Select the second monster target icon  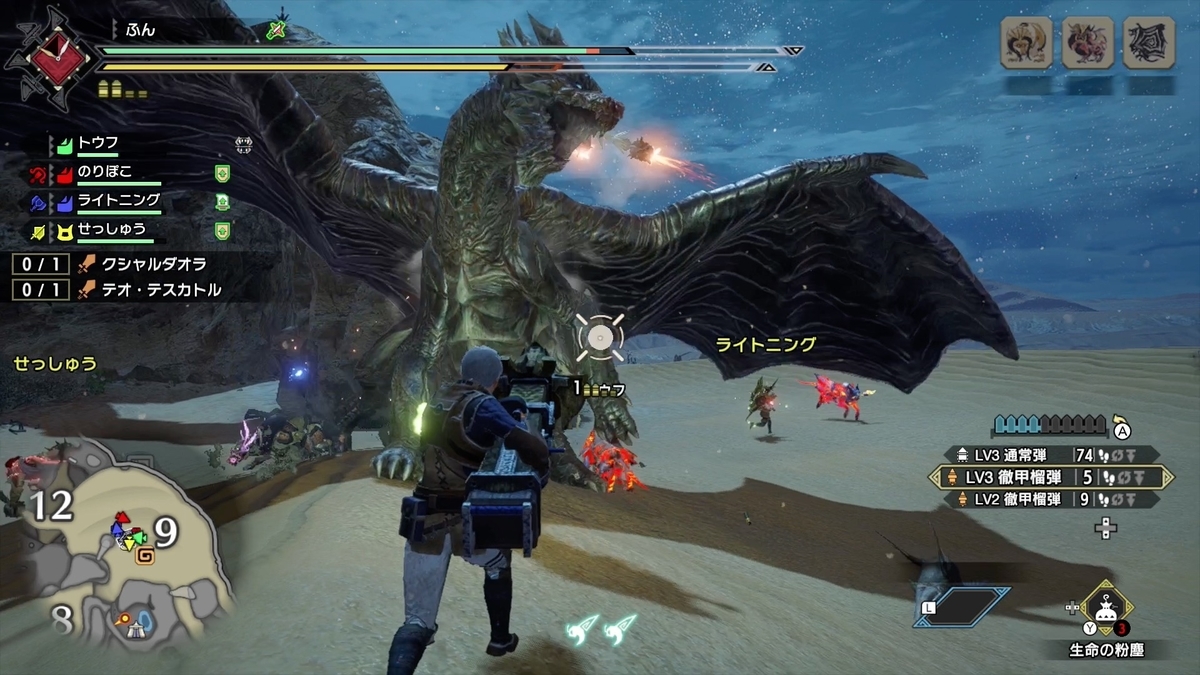[x=1087, y=43]
